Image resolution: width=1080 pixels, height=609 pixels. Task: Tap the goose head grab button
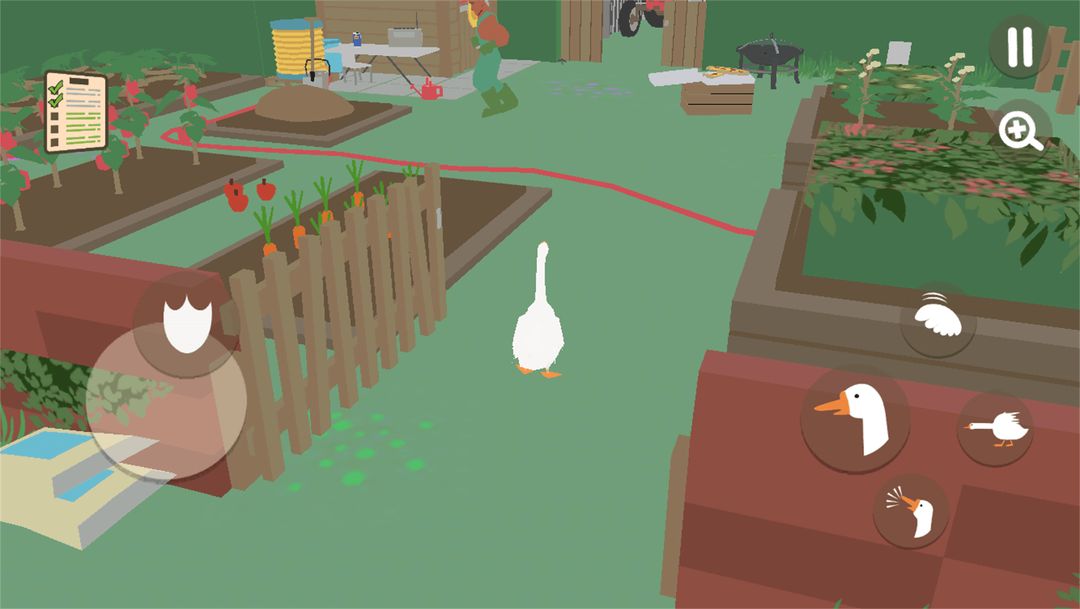click(855, 418)
